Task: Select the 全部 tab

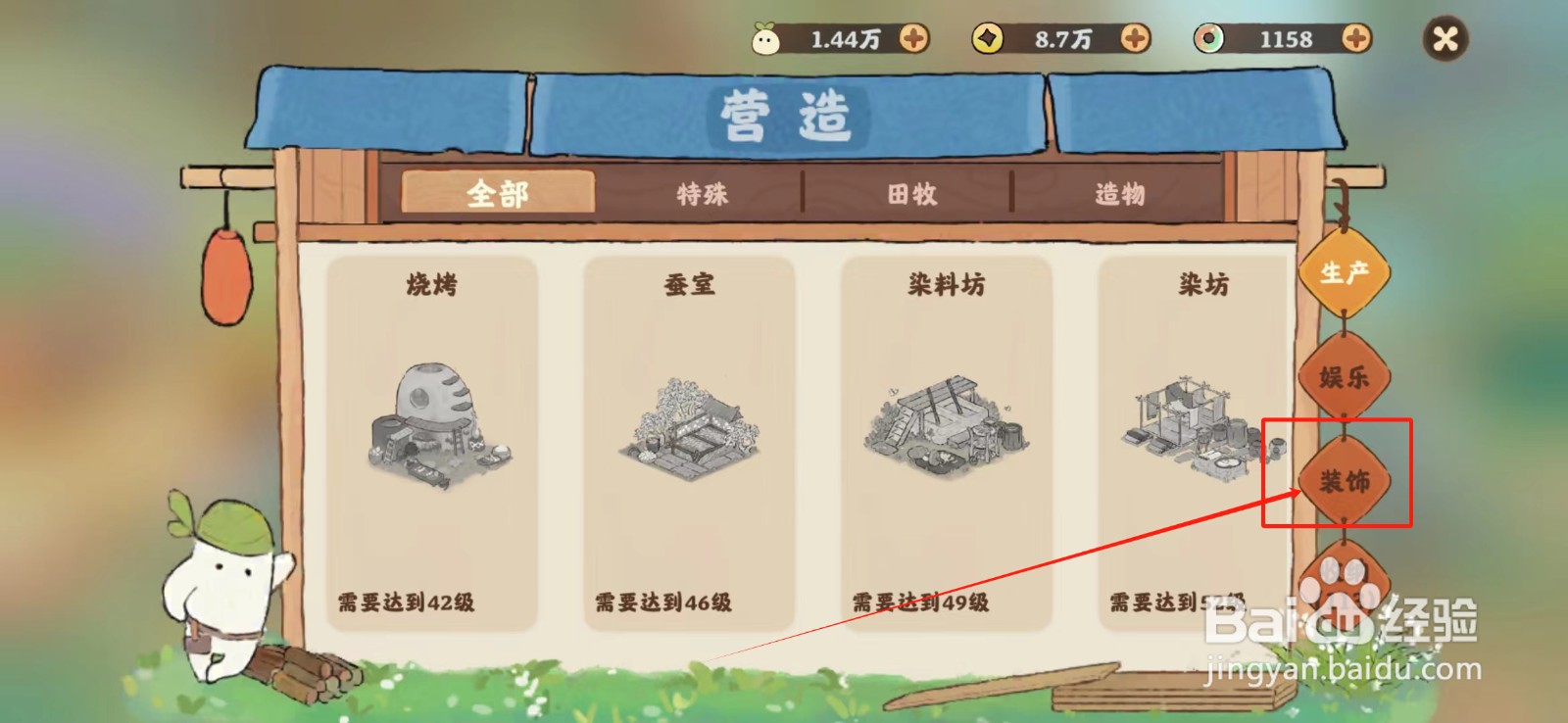Action: click(x=501, y=192)
